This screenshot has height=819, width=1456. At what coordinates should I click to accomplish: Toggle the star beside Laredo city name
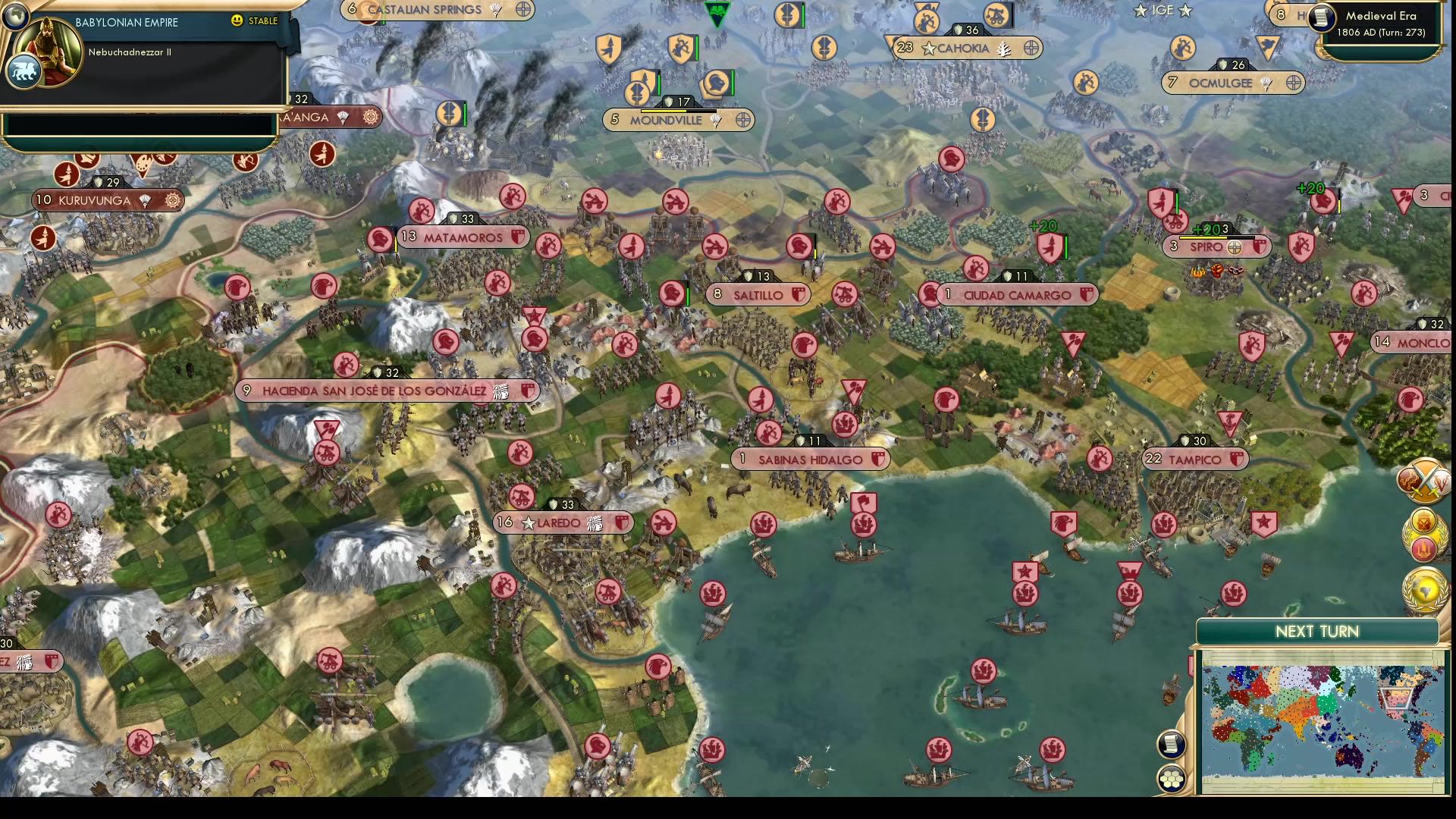[527, 522]
